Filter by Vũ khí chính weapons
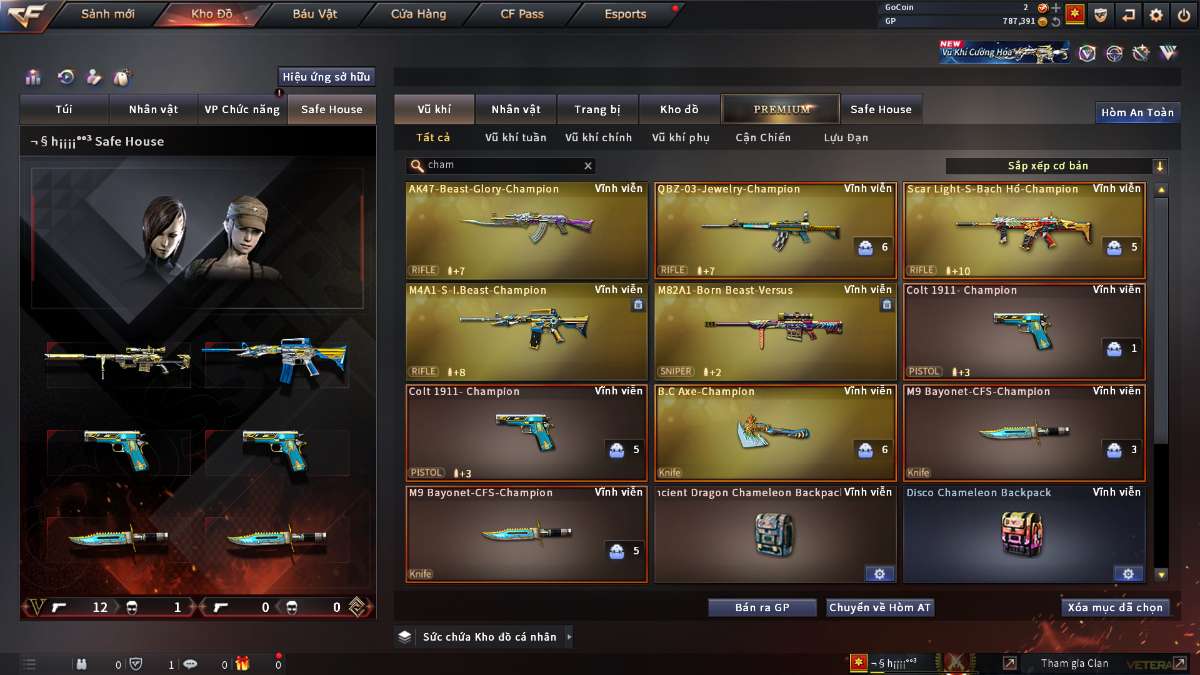The height and width of the screenshot is (675, 1200). click(x=598, y=137)
